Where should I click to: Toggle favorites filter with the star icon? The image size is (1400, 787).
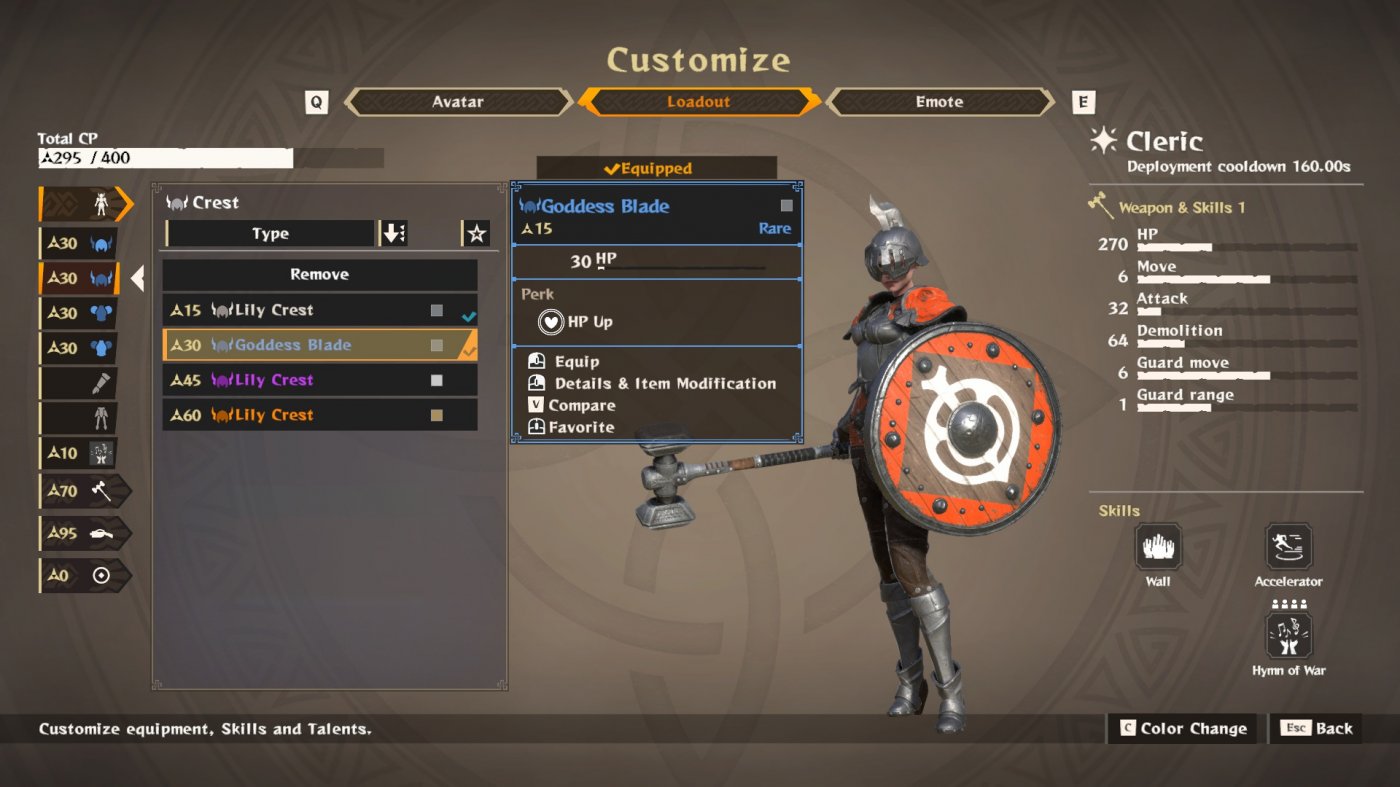(x=476, y=233)
